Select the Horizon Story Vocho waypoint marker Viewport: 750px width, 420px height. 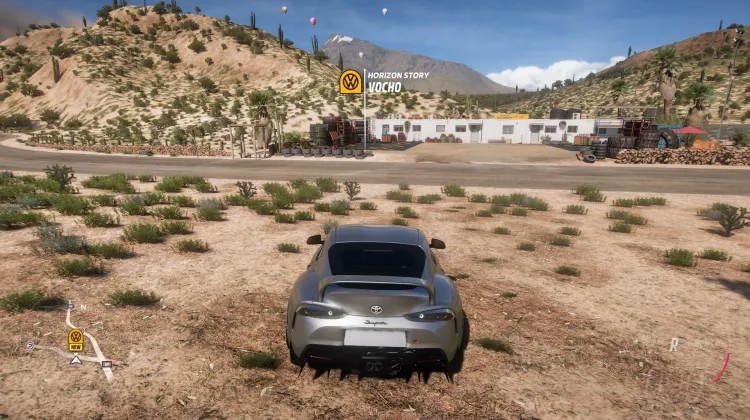pos(351,82)
